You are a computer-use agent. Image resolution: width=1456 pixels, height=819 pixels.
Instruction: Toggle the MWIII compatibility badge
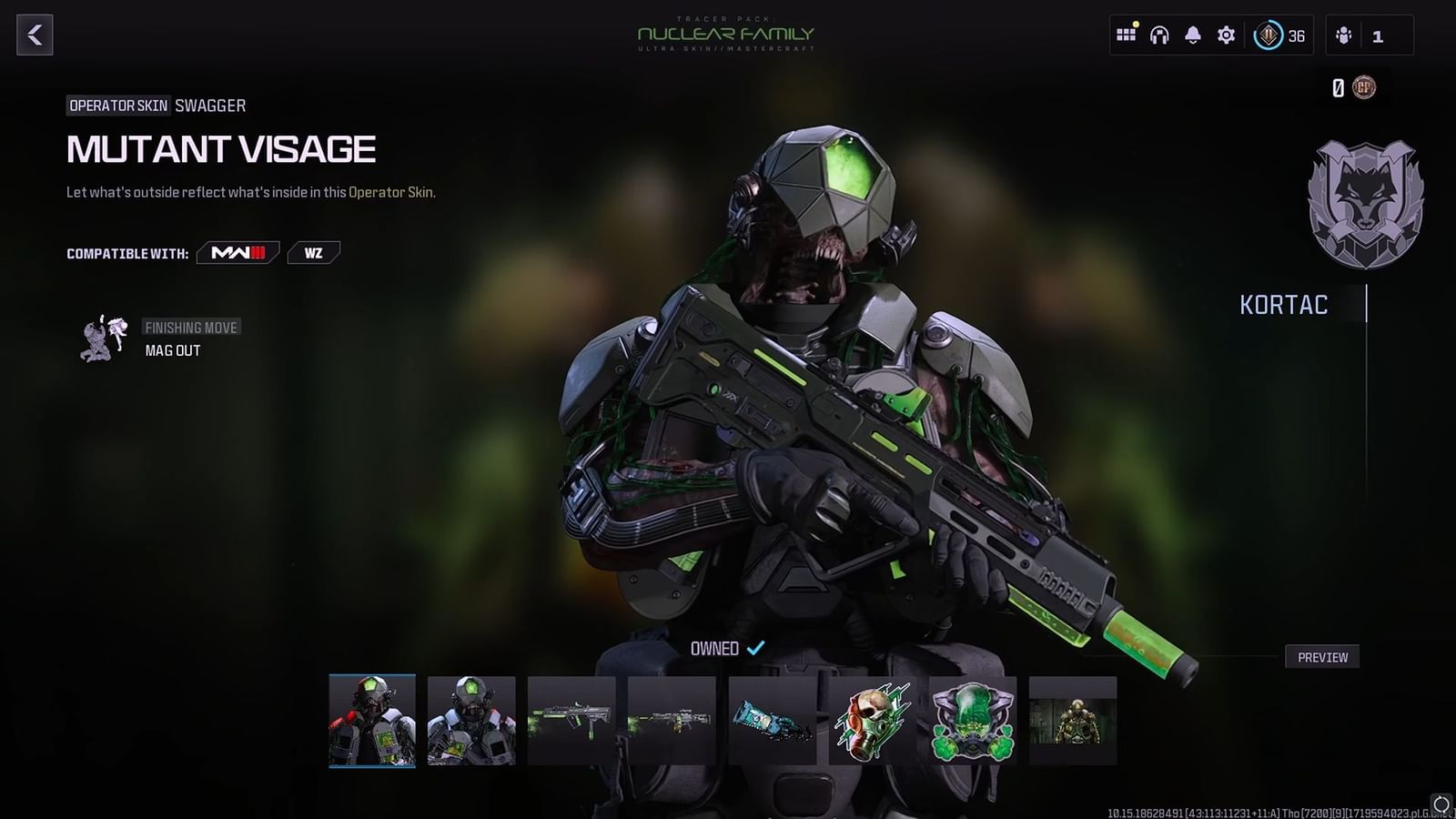pos(238,254)
